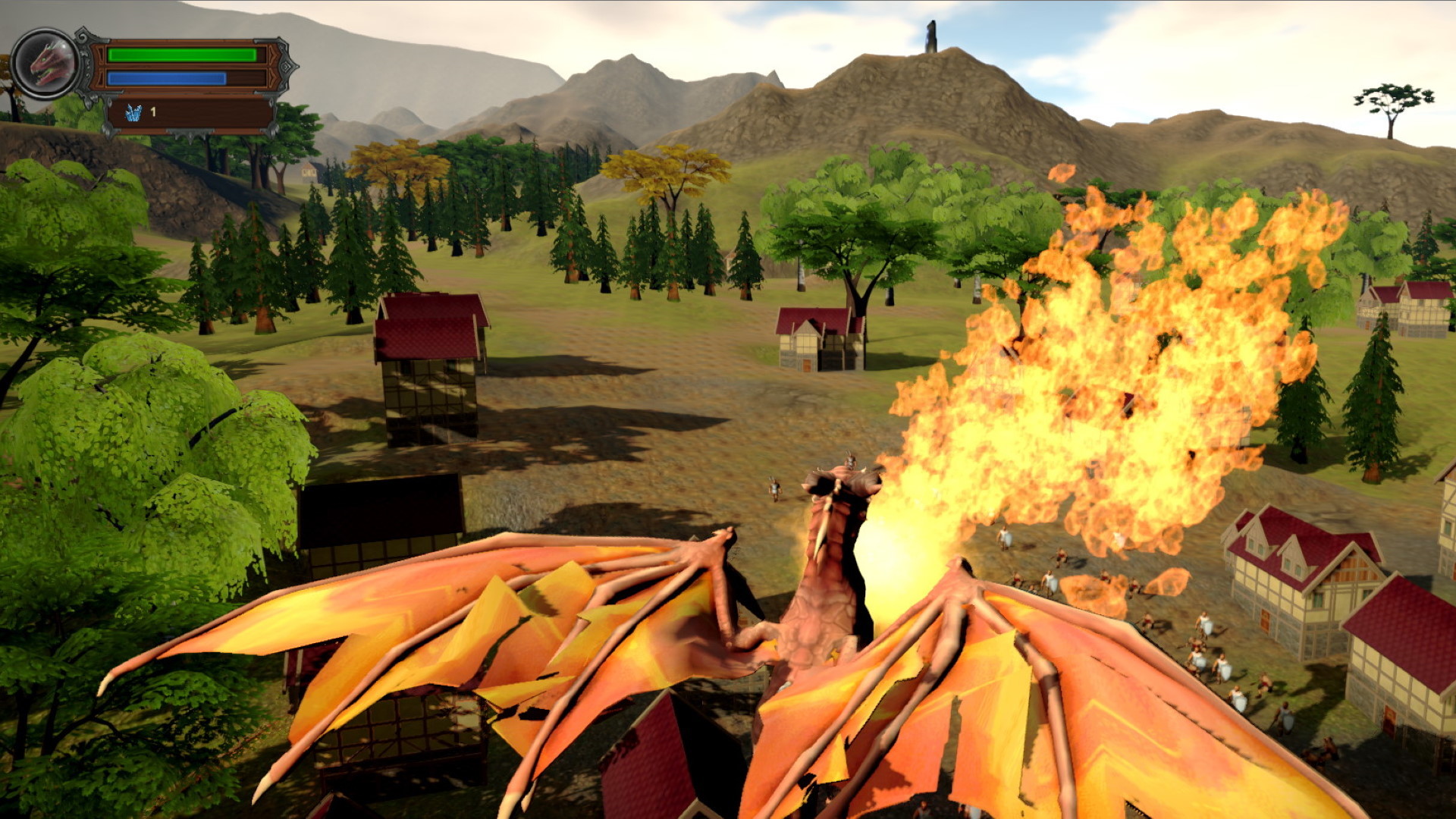Click the crystal count number showing 1
The height and width of the screenshot is (819, 1456).
tap(153, 112)
